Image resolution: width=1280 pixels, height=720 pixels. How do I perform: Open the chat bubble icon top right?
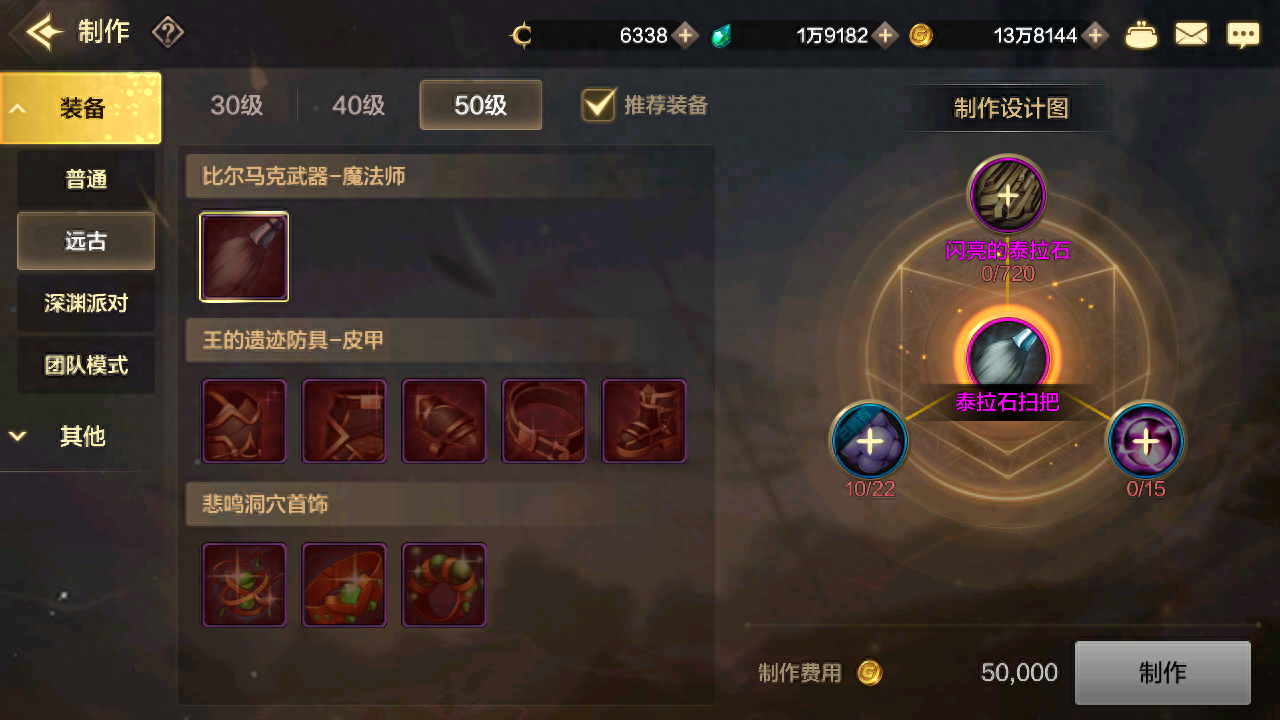coord(1243,33)
